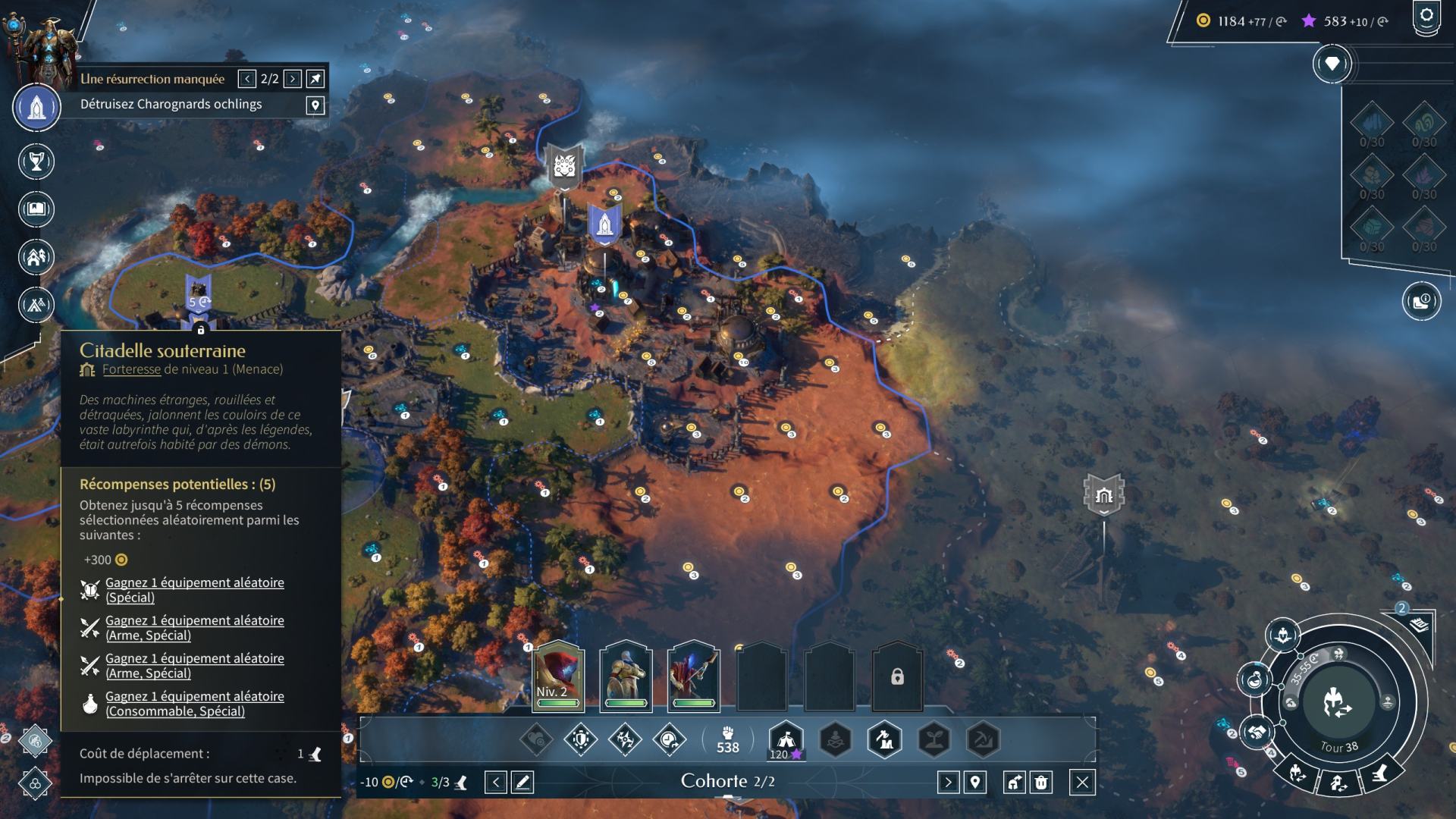Activate the camp action costing 120
Viewport: 1456px width, 819px height.
click(786, 739)
